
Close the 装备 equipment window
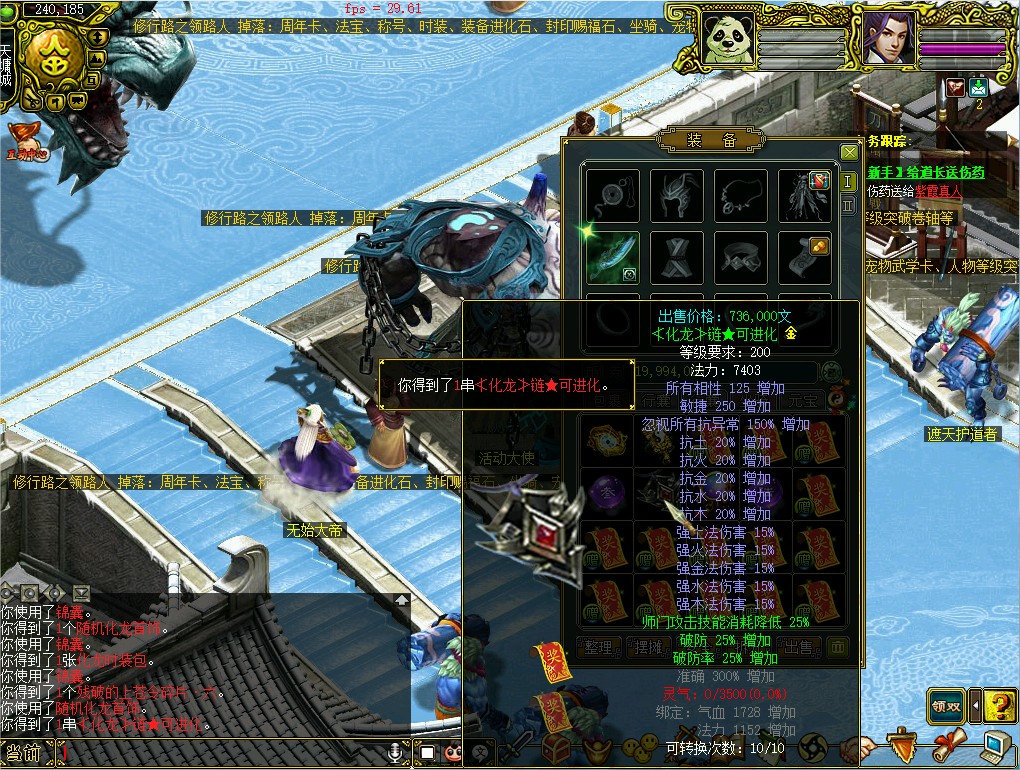(849, 152)
